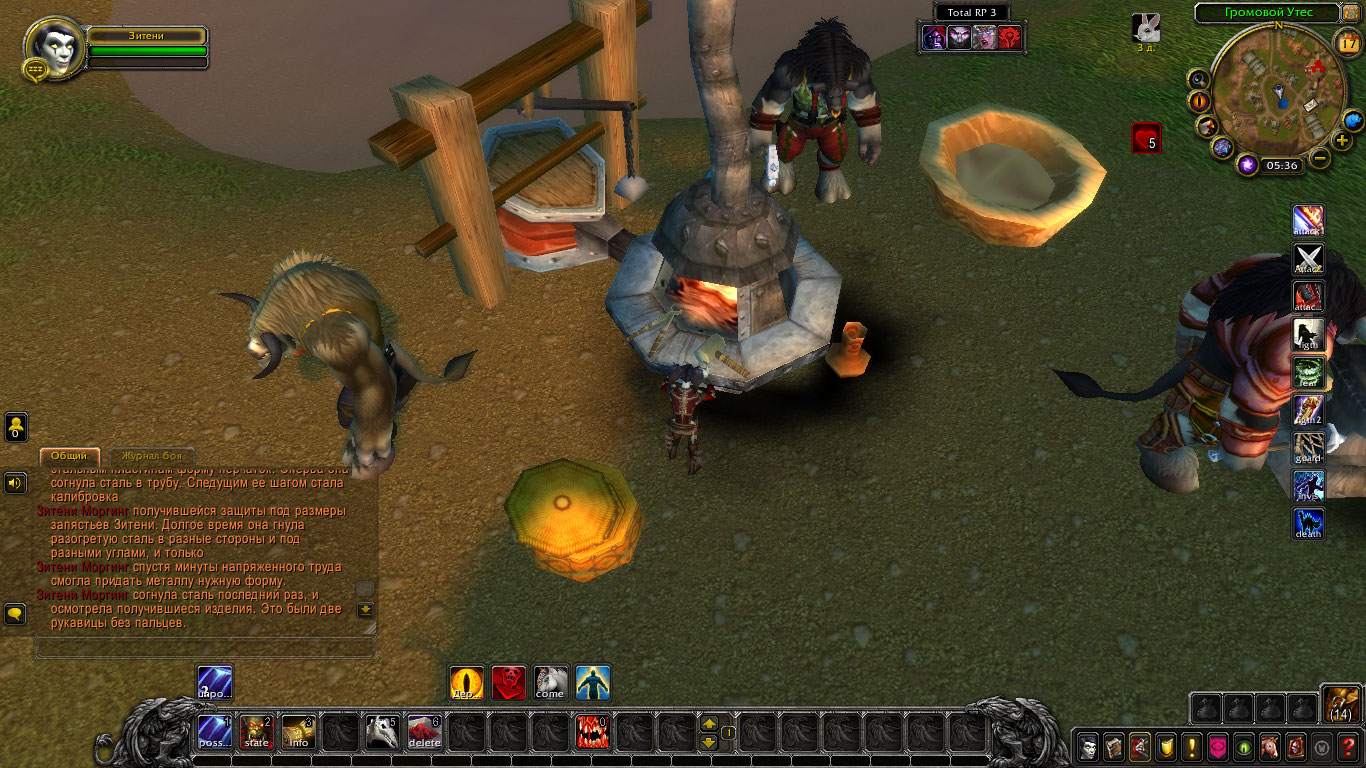Activate the 'come' horse ability

550,683
